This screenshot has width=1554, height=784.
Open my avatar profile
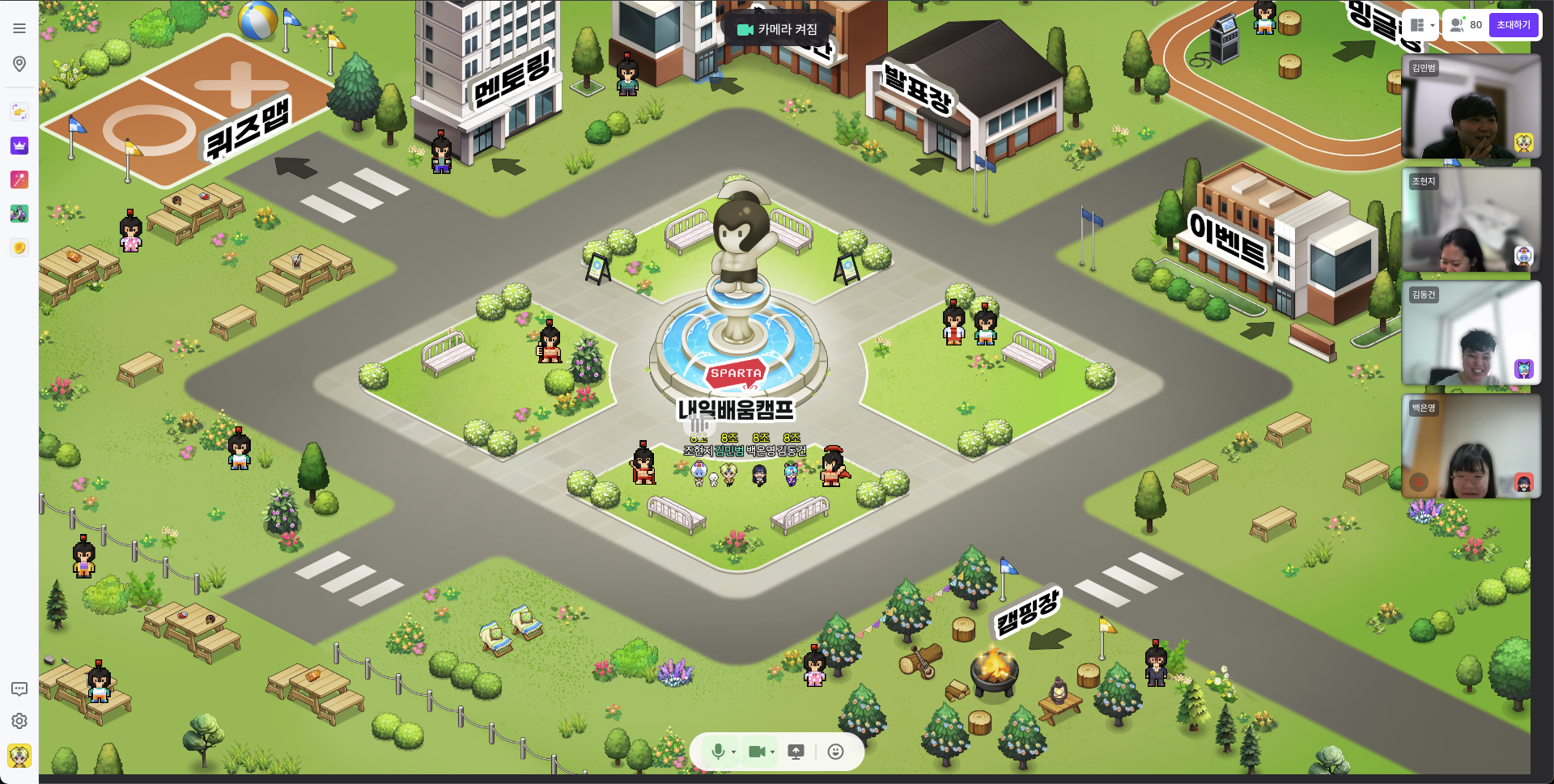(19, 756)
